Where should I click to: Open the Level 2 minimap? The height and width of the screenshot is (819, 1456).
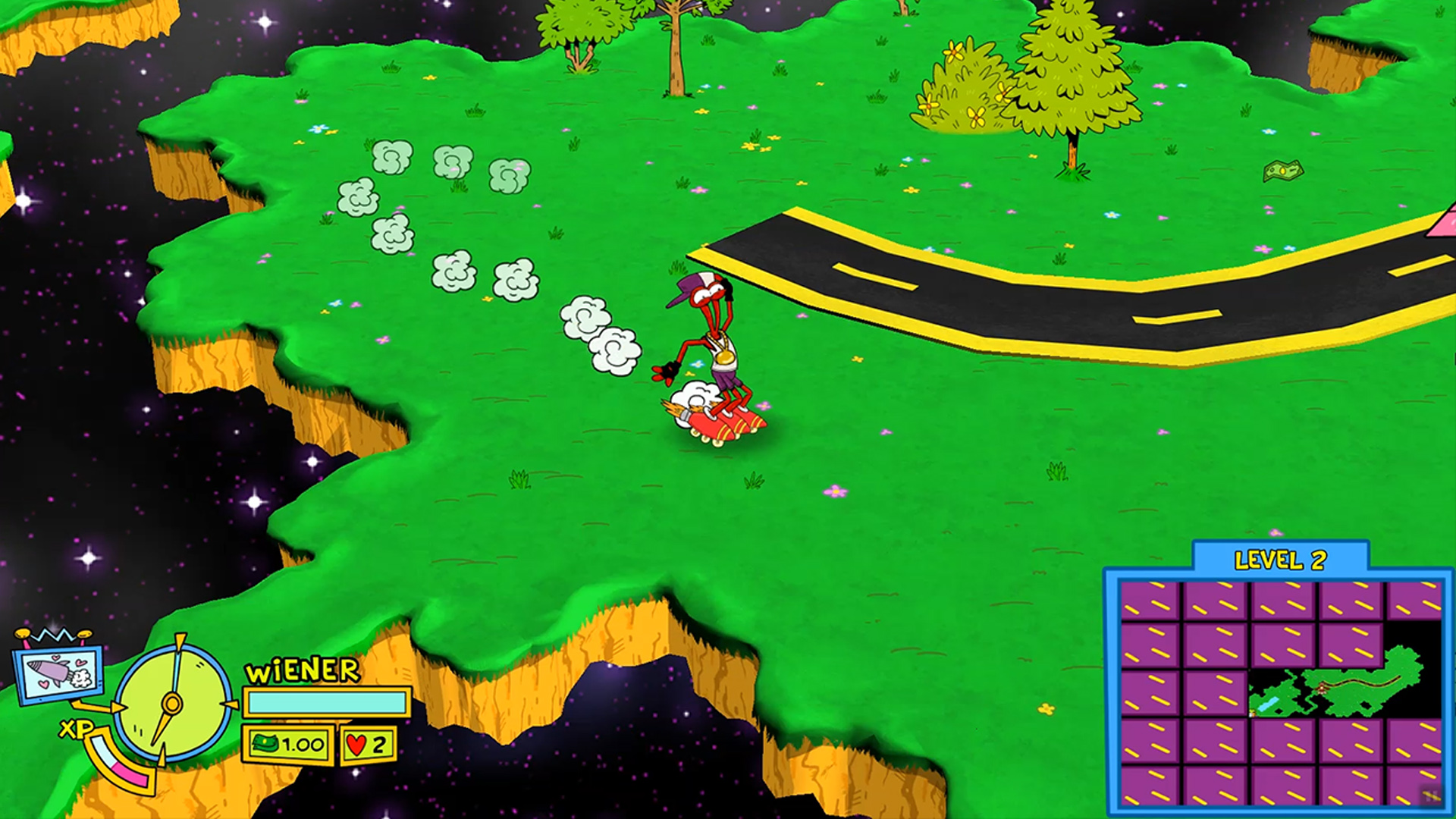(1280, 692)
